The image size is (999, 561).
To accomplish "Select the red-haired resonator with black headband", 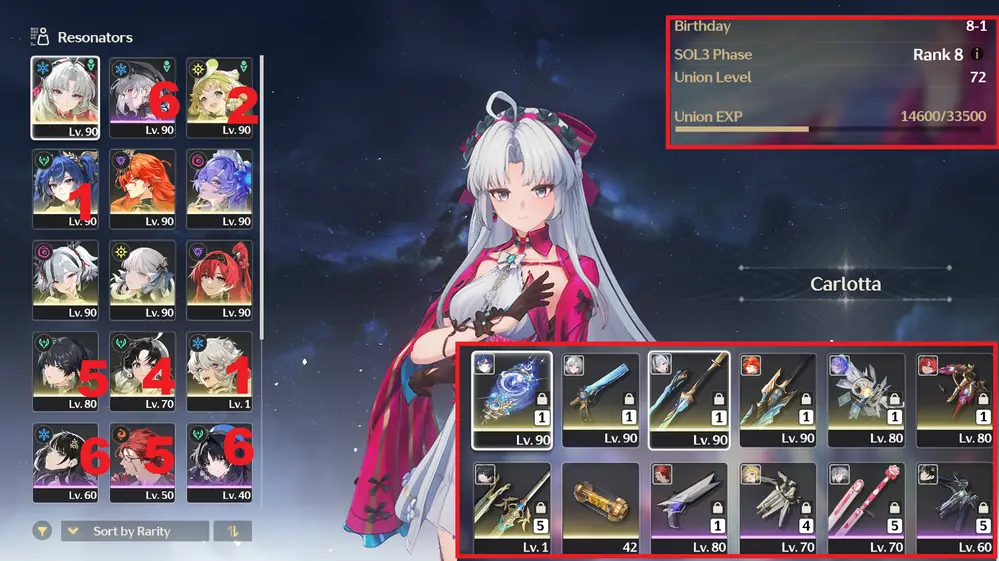I will coord(219,279).
